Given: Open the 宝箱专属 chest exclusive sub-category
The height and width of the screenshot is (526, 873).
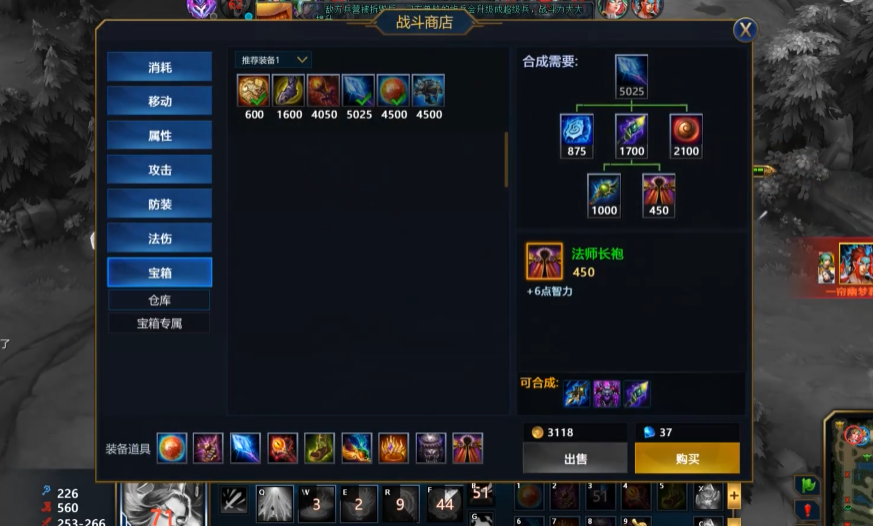Looking at the screenshot, I should click(160, 324).
